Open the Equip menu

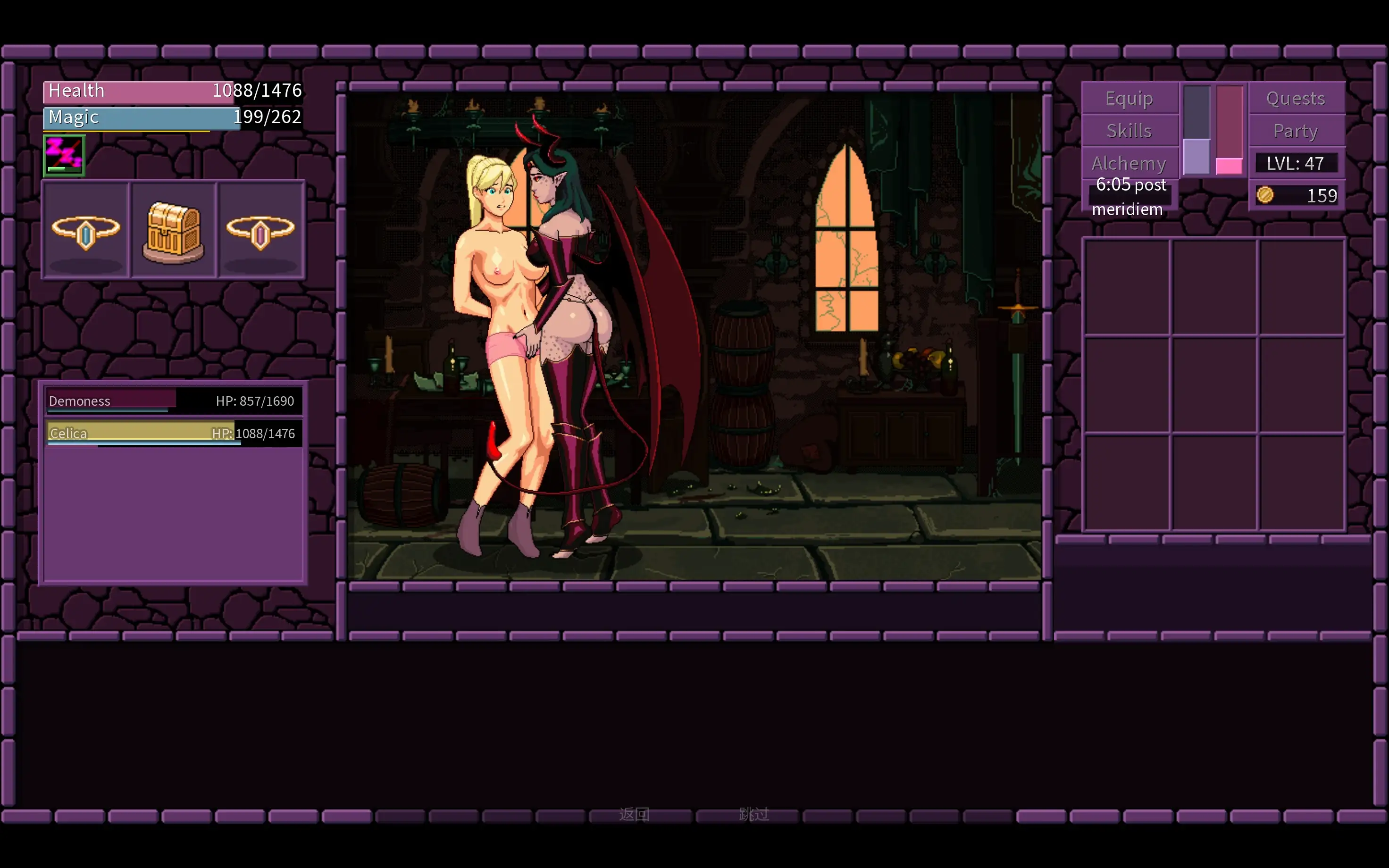pos(1129,99)
